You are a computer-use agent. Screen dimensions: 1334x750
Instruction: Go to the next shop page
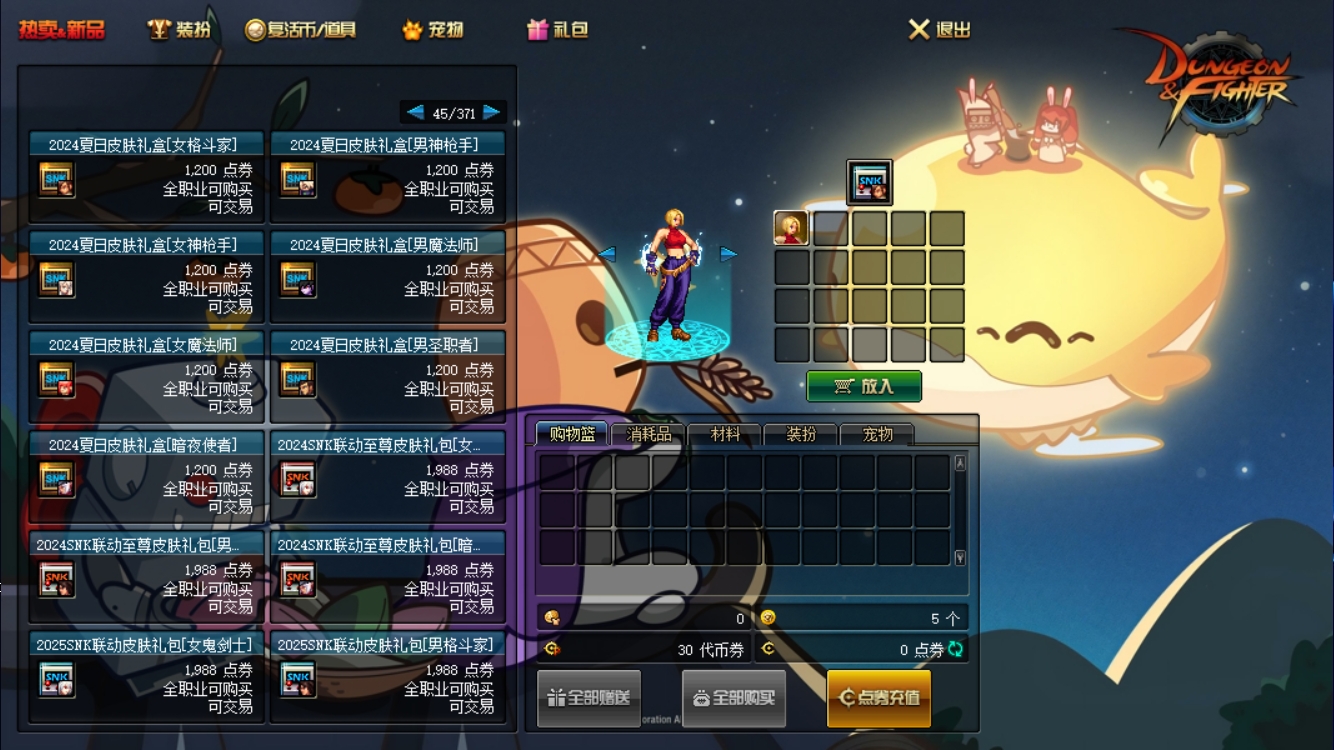pos(492,113)
